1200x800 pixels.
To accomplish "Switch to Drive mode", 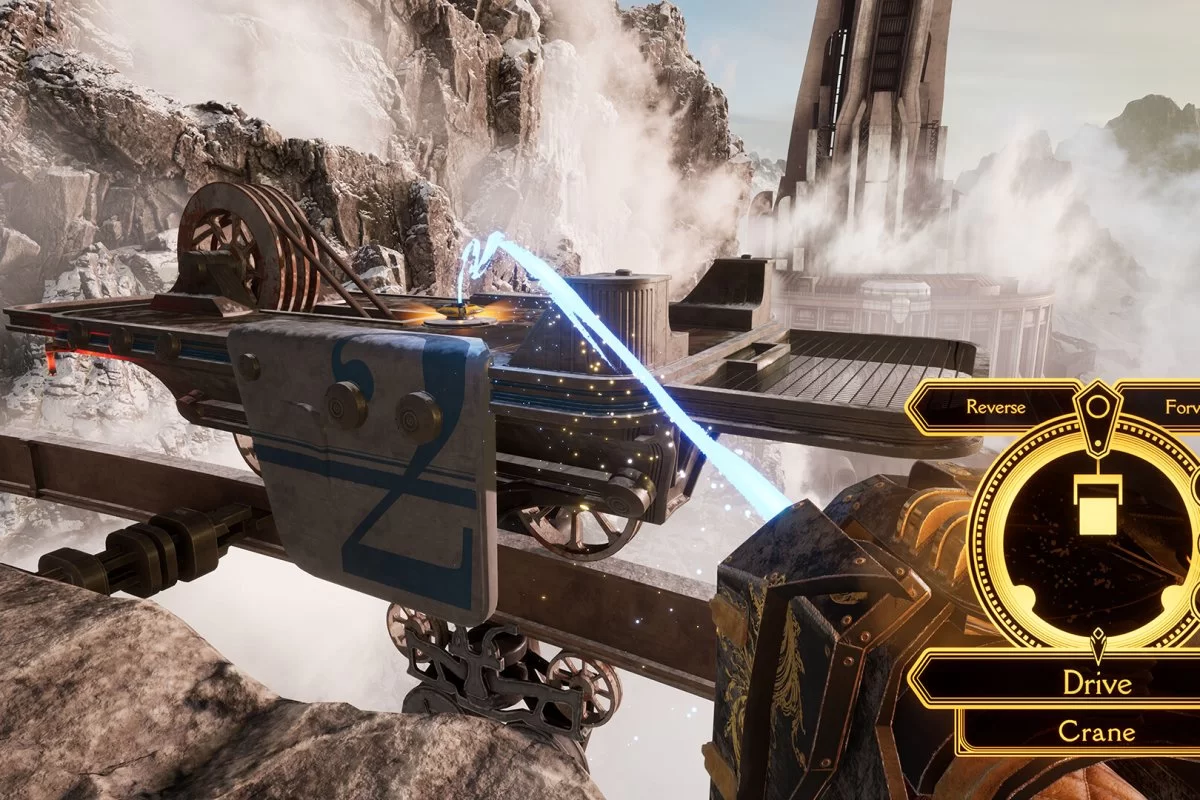I will (1097, 683).
